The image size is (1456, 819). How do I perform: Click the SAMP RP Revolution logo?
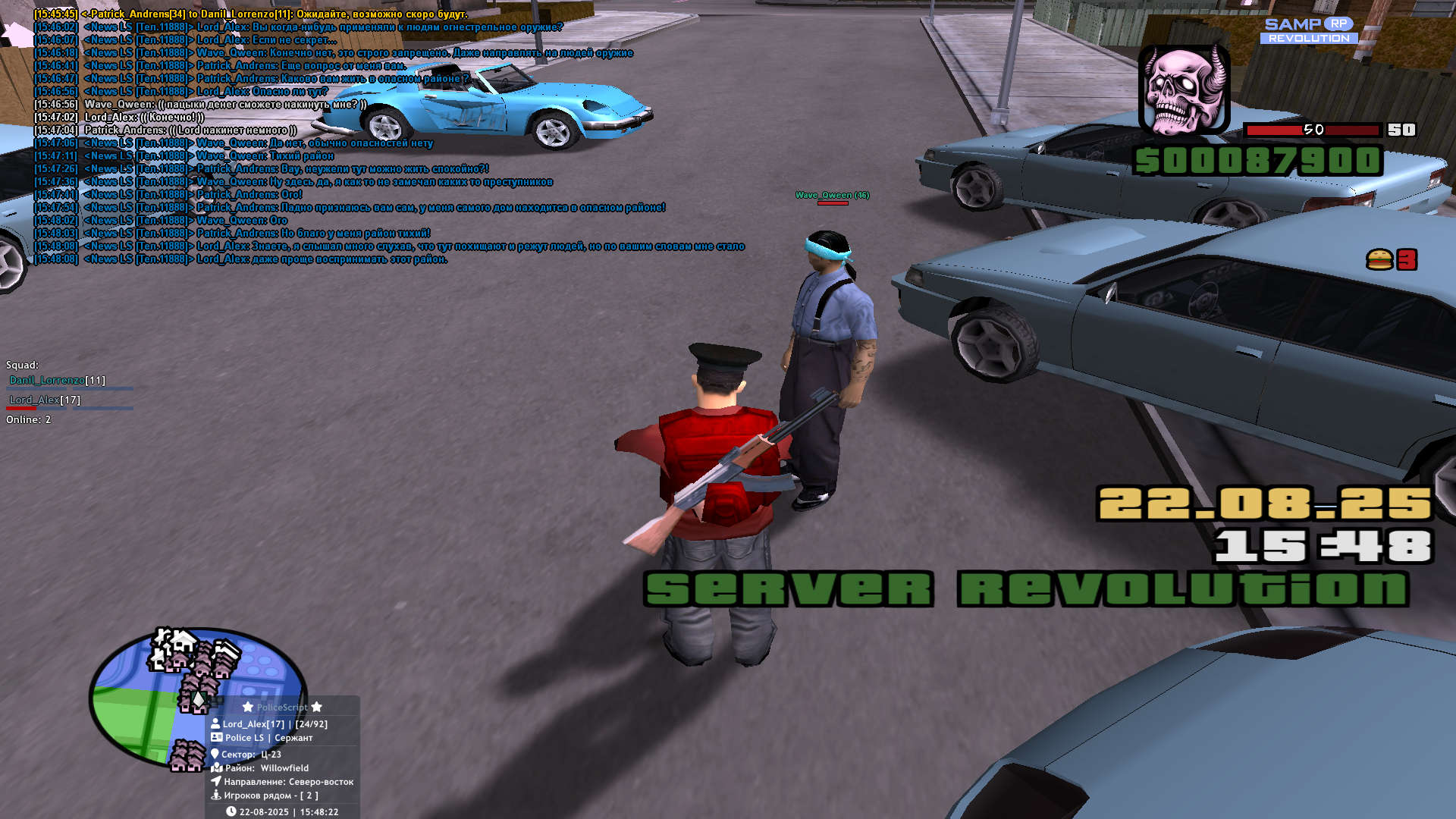click(1309, 30)
